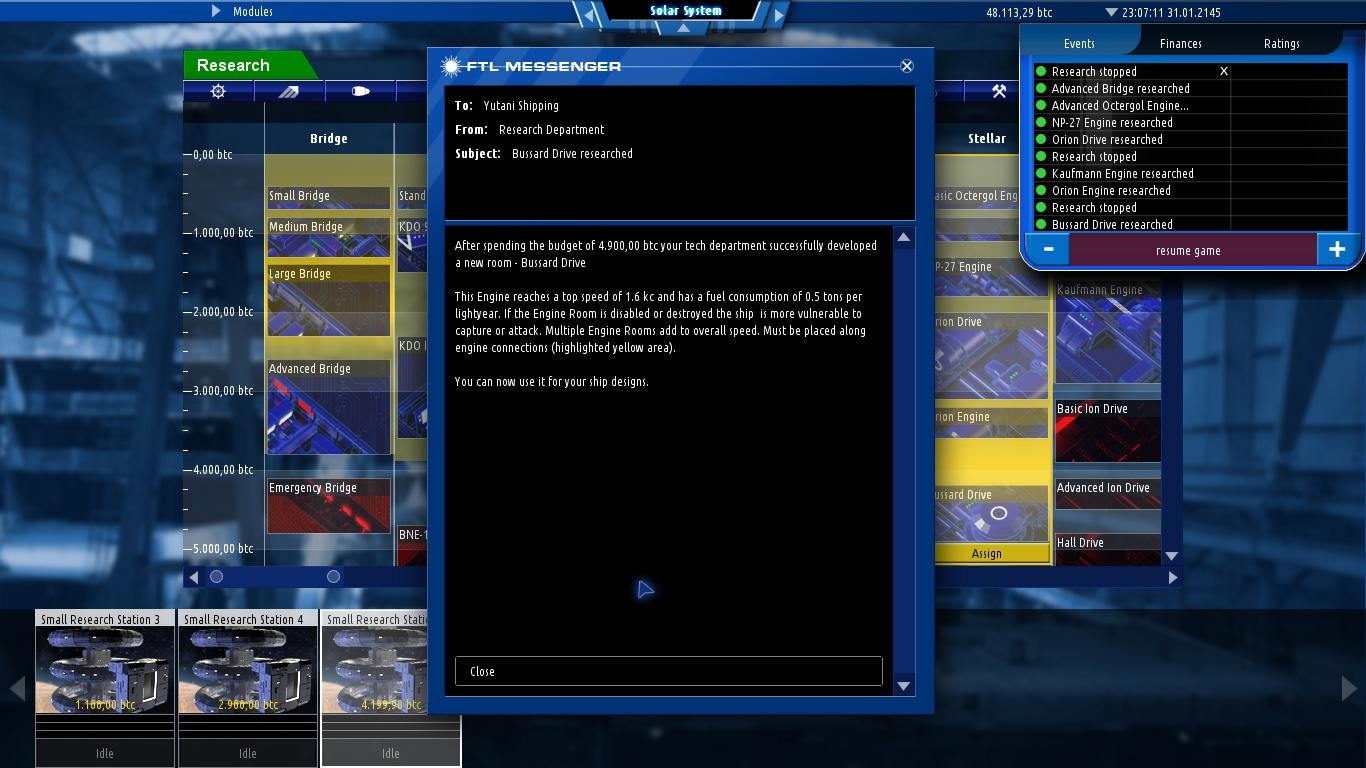Switch to the Ratings tab
The height and width of the screenshot is (768, 1366).
[x=1282, y=43]
